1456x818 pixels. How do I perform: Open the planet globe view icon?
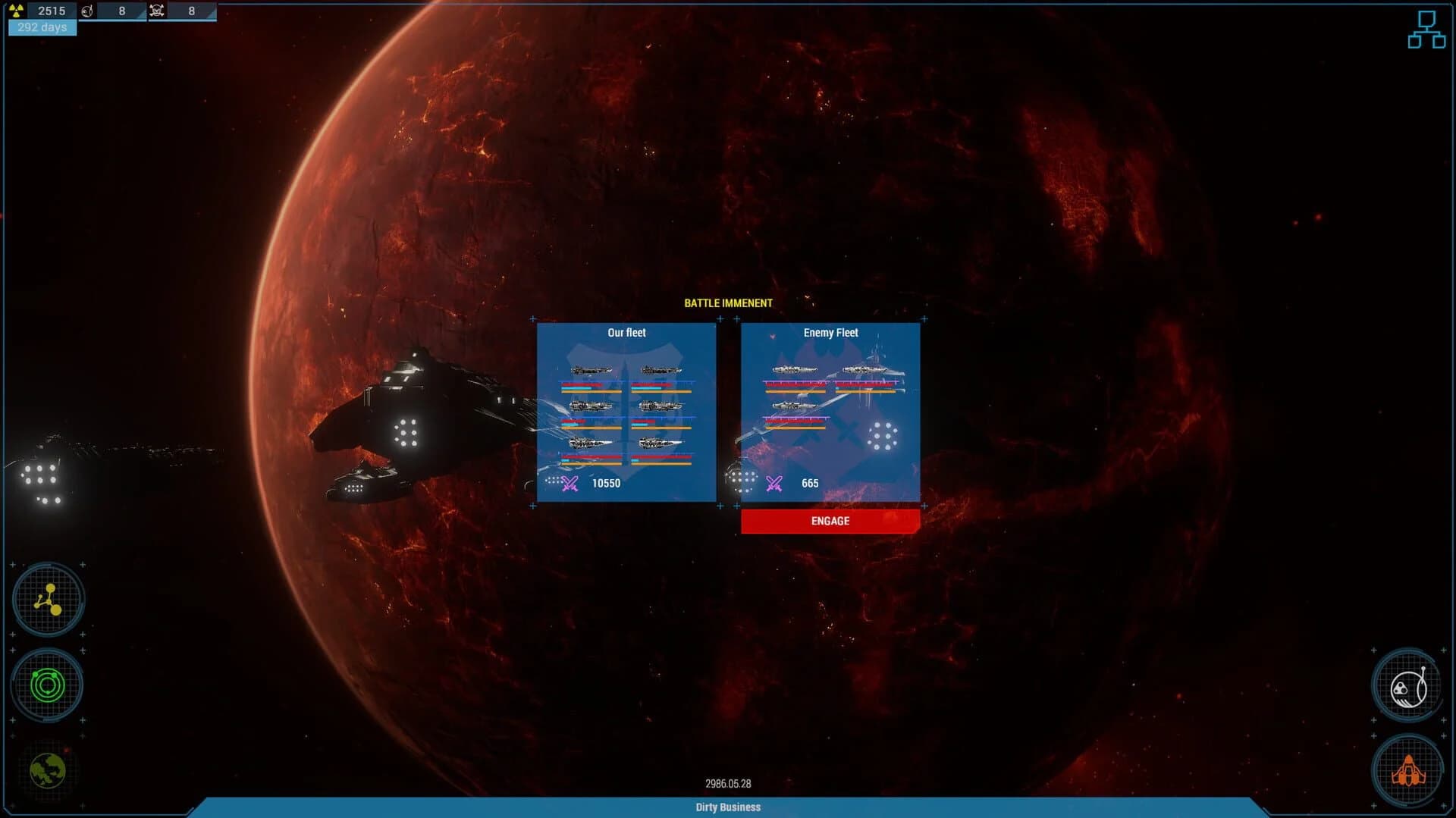[x=47, y=769]
